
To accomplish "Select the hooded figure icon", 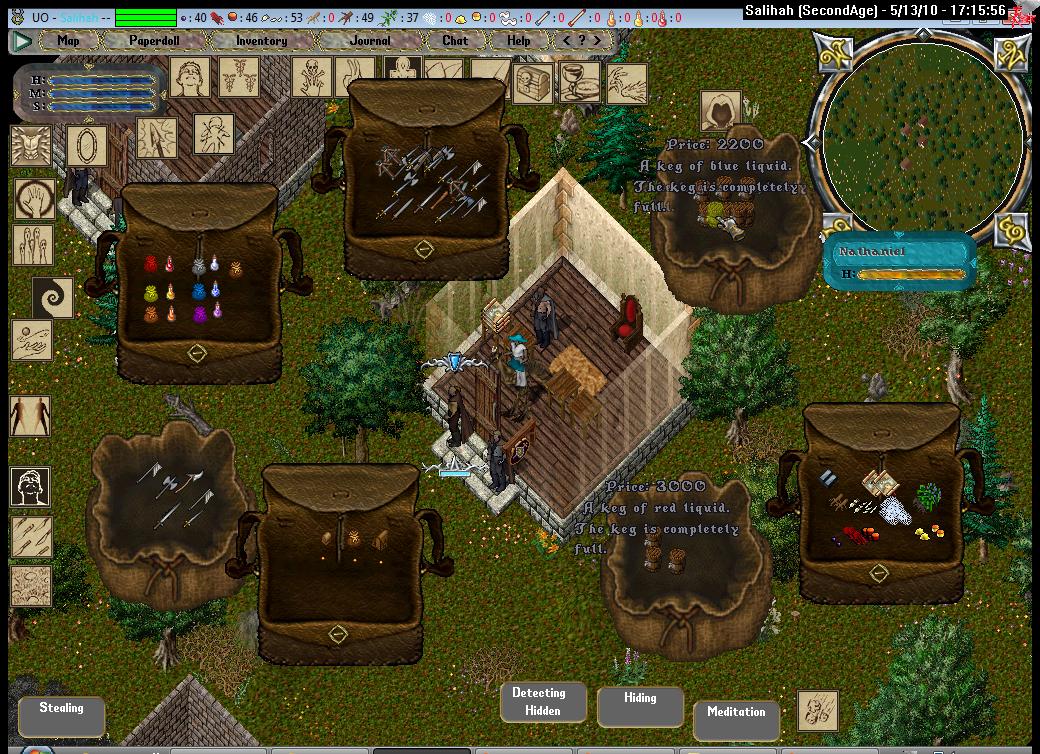I will pos(720,111).
